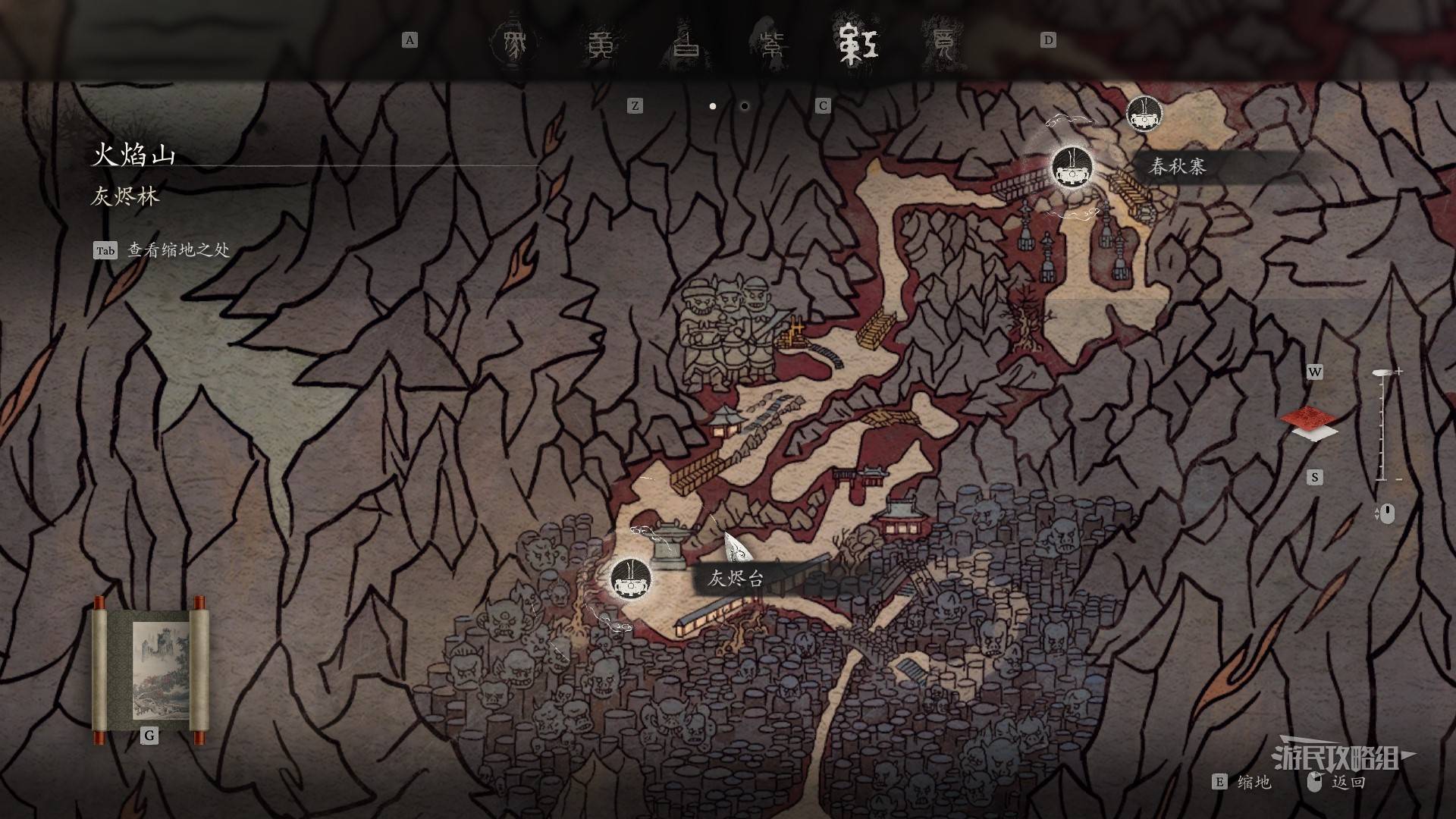Screen dimensions: 1456x819
Task: Select the red upper map layer
Action: (x=1307, y=416)
